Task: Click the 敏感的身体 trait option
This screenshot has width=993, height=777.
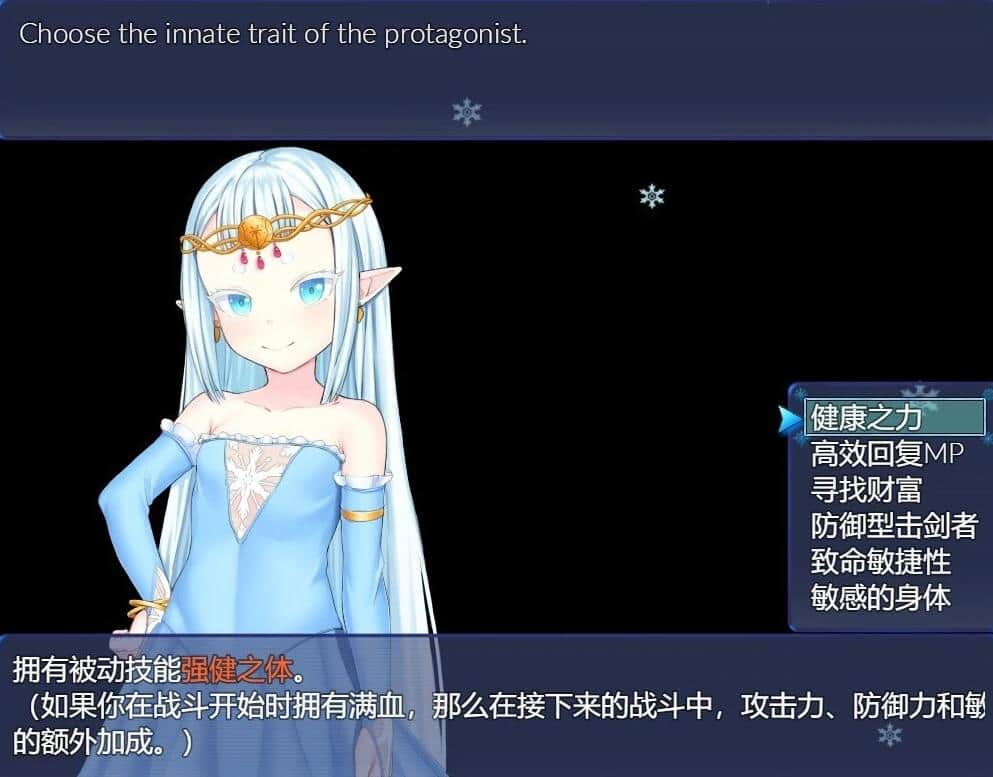Action: pos(880,598)
